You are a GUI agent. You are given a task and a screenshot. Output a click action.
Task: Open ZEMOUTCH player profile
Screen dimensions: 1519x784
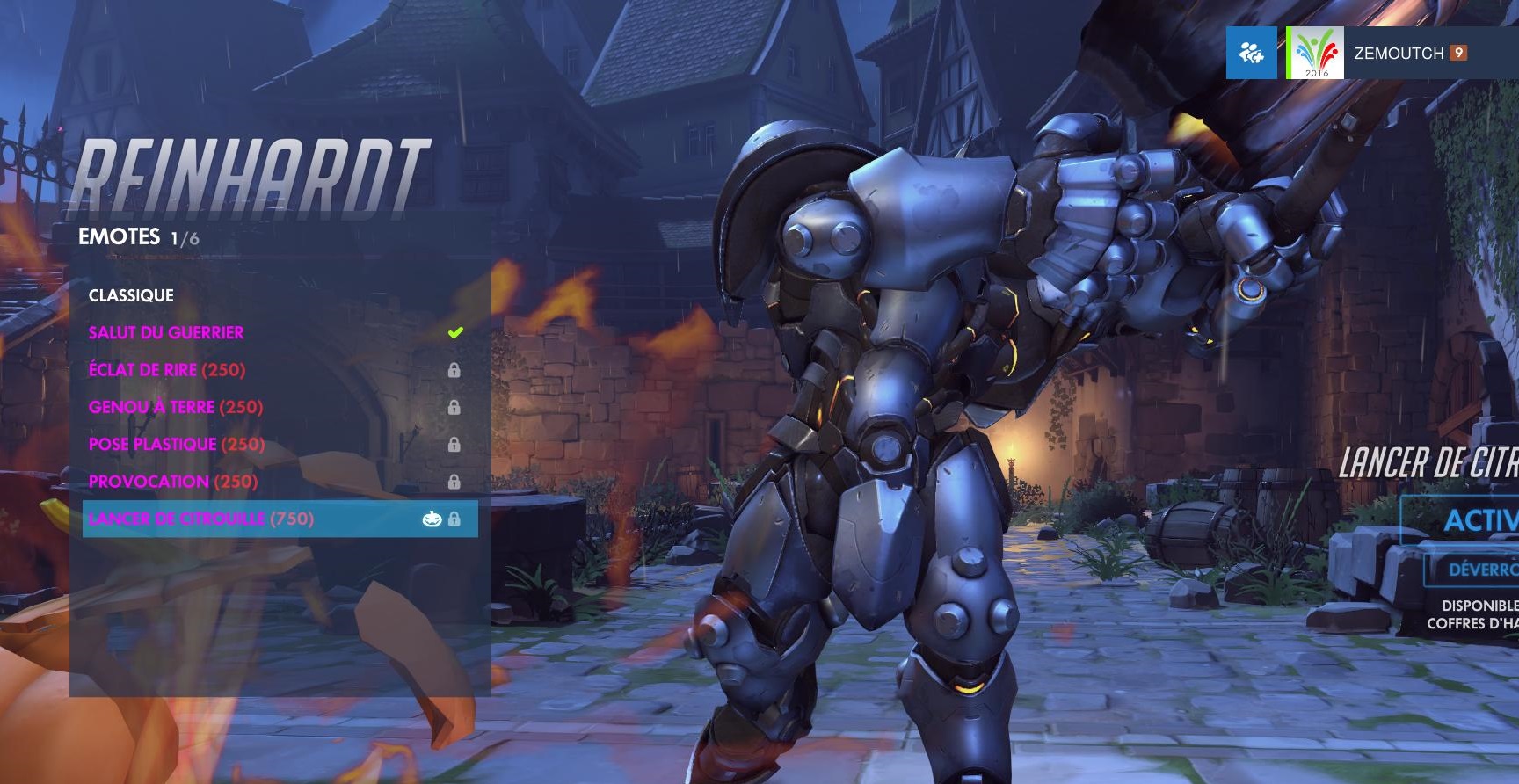(x=1399, y=54)
